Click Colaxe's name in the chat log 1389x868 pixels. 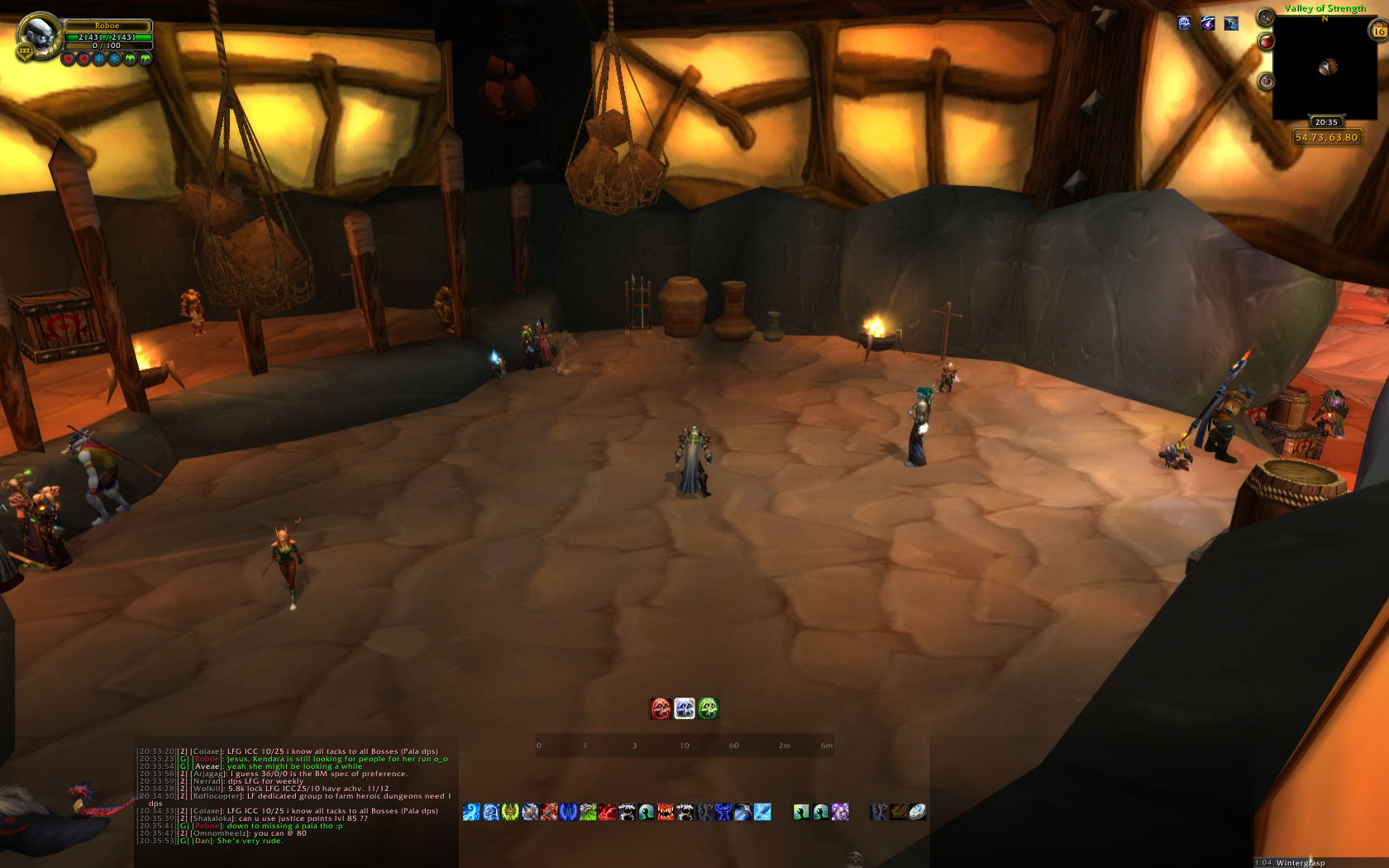207,751
